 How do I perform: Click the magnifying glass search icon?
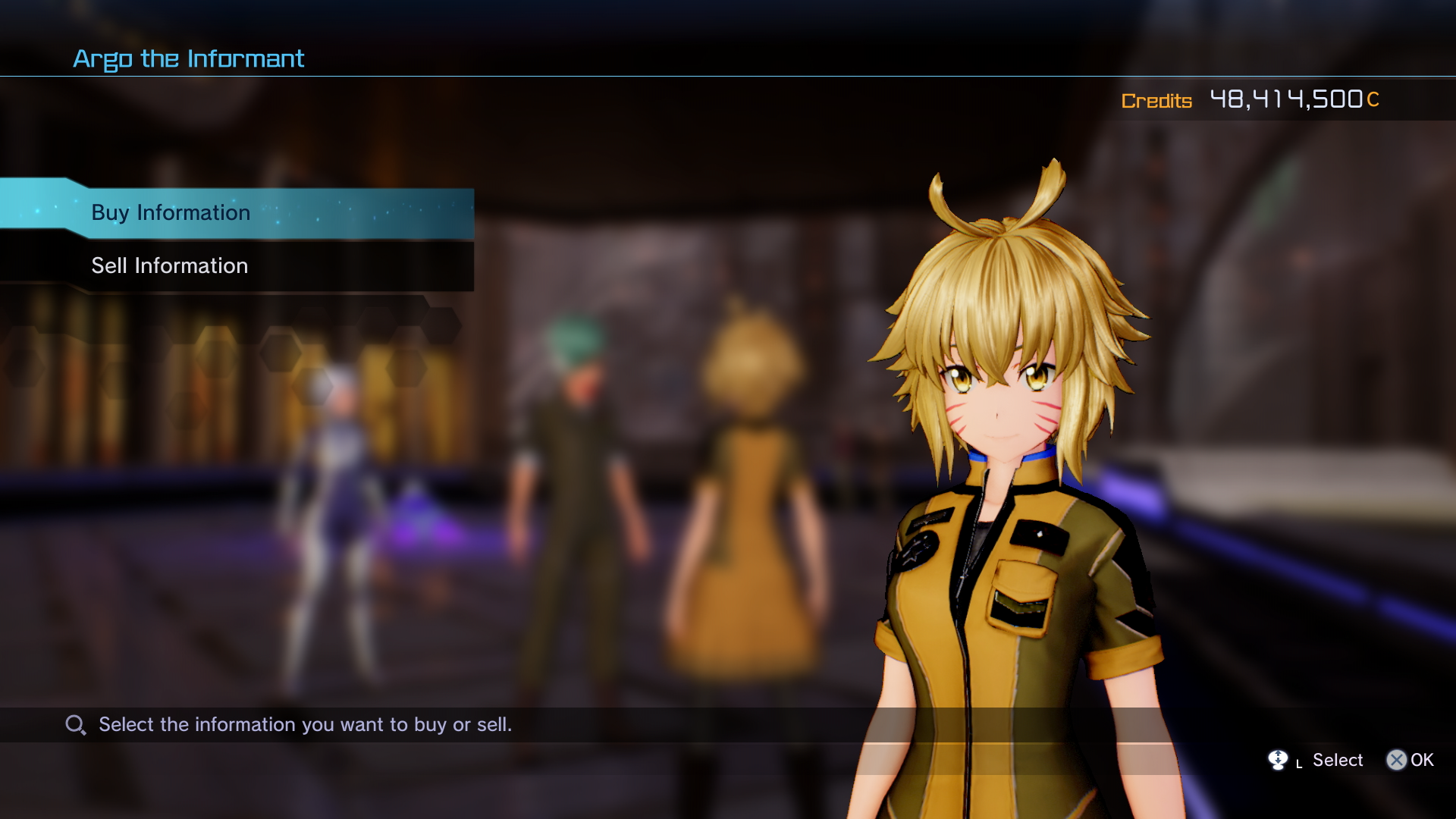(x=74, y=724)
